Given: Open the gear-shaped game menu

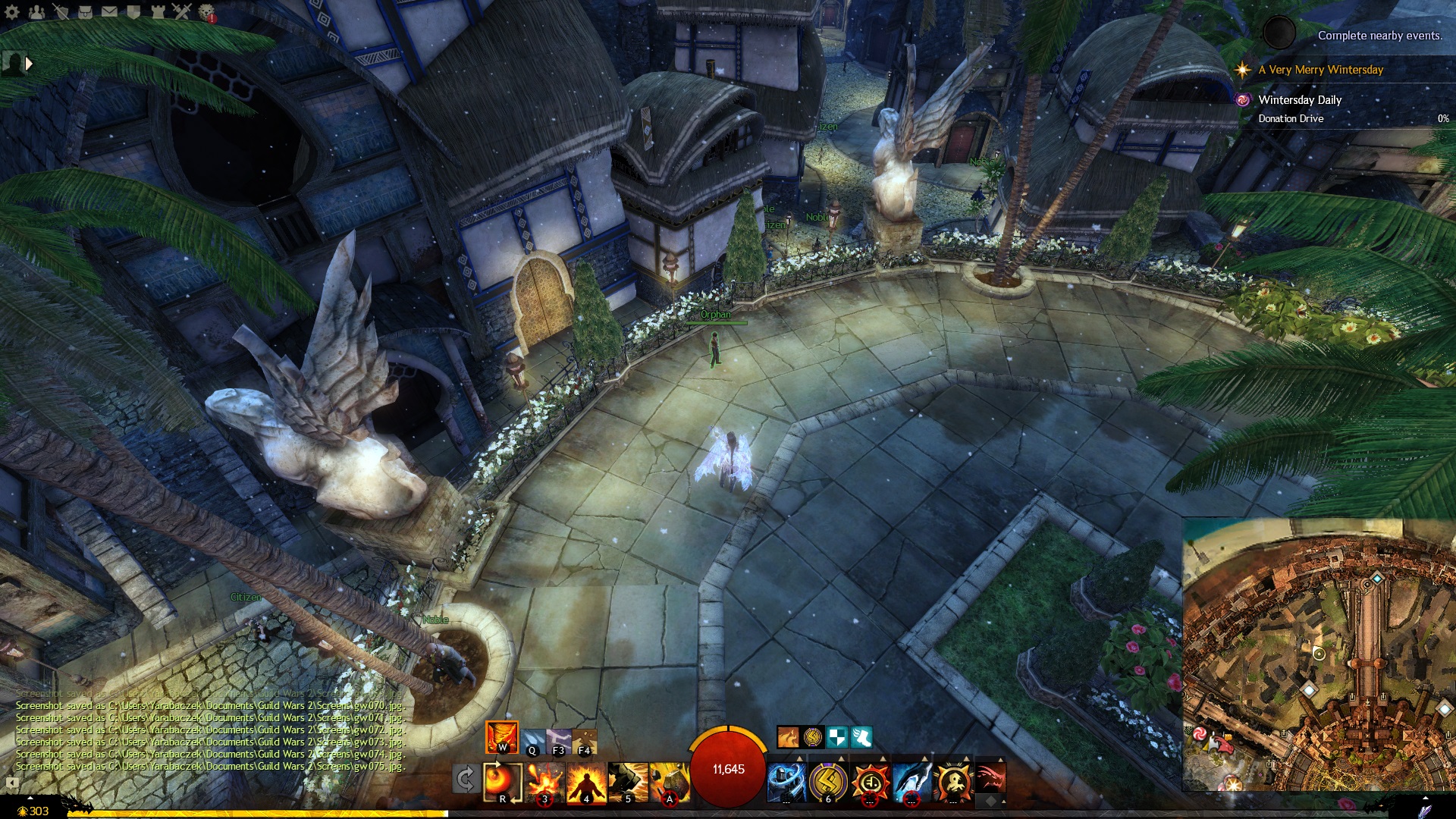Looking at the screenshot, I should pyautogui.click(x=12, y=11).
